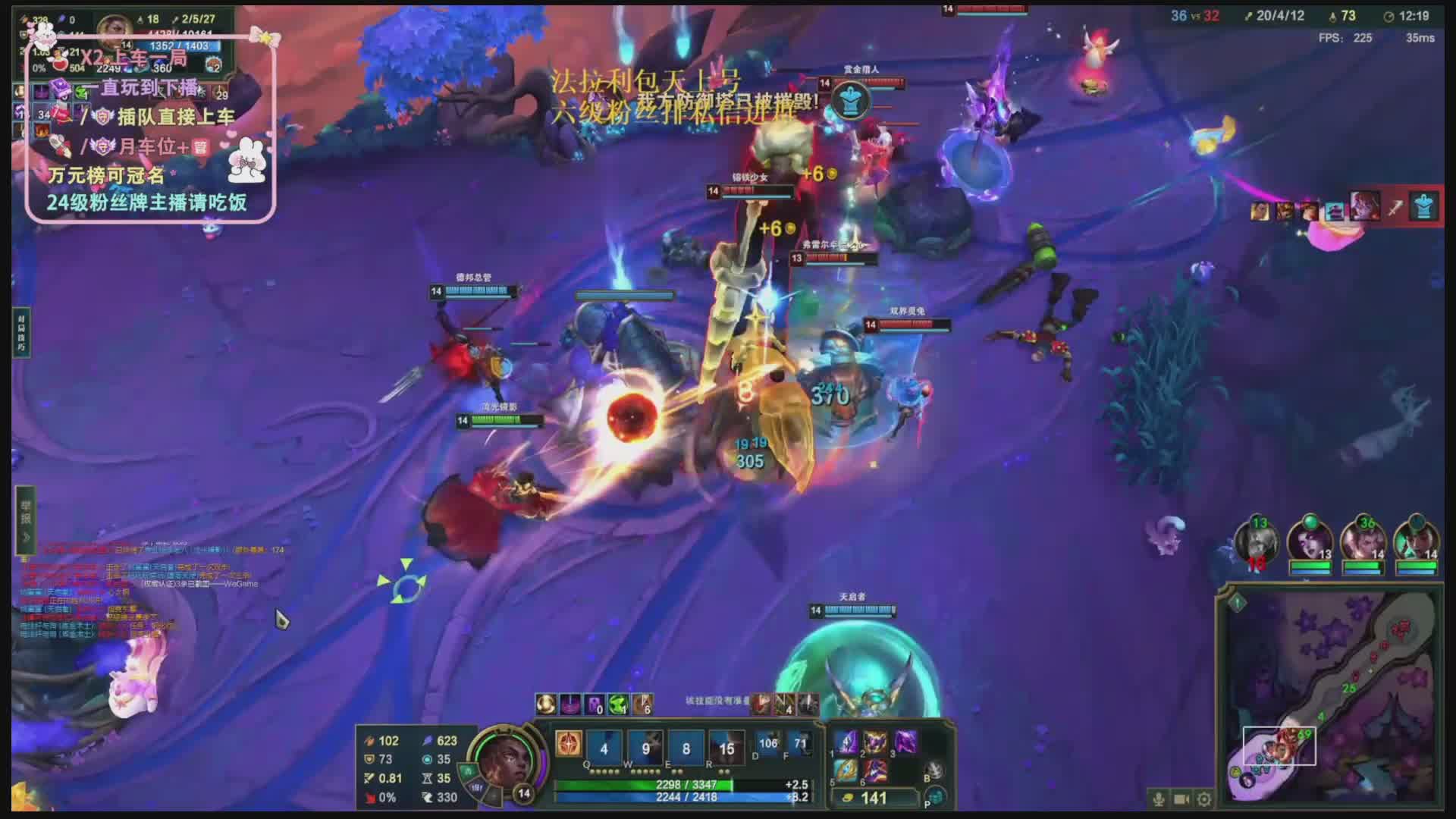Screen dimensions: 1456x819
Task: Select the item in slot 2
Action: click(875, 742)
